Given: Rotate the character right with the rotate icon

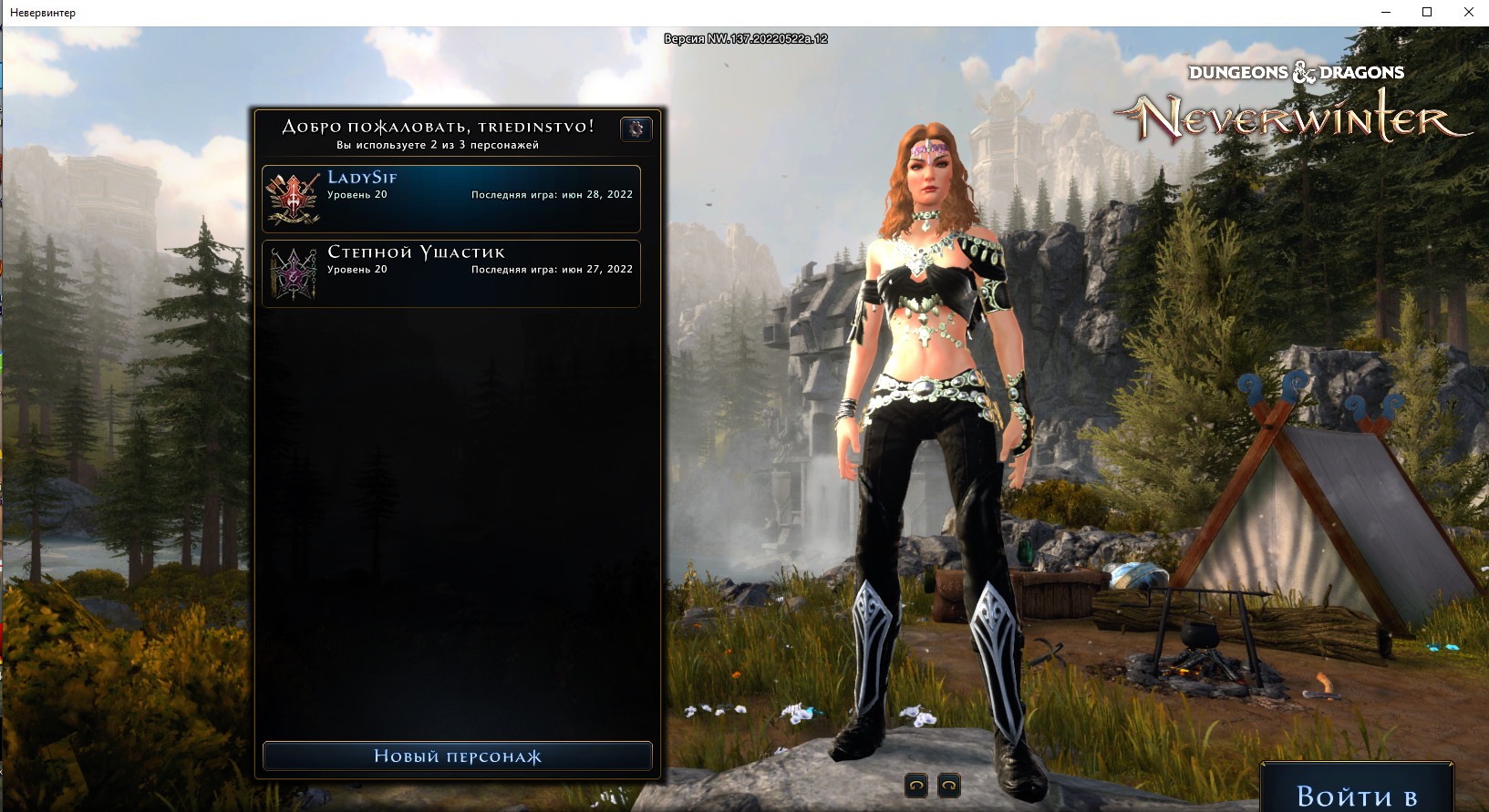Looking at the screenshot, I should pyautogui.click(x=948, y=785).
